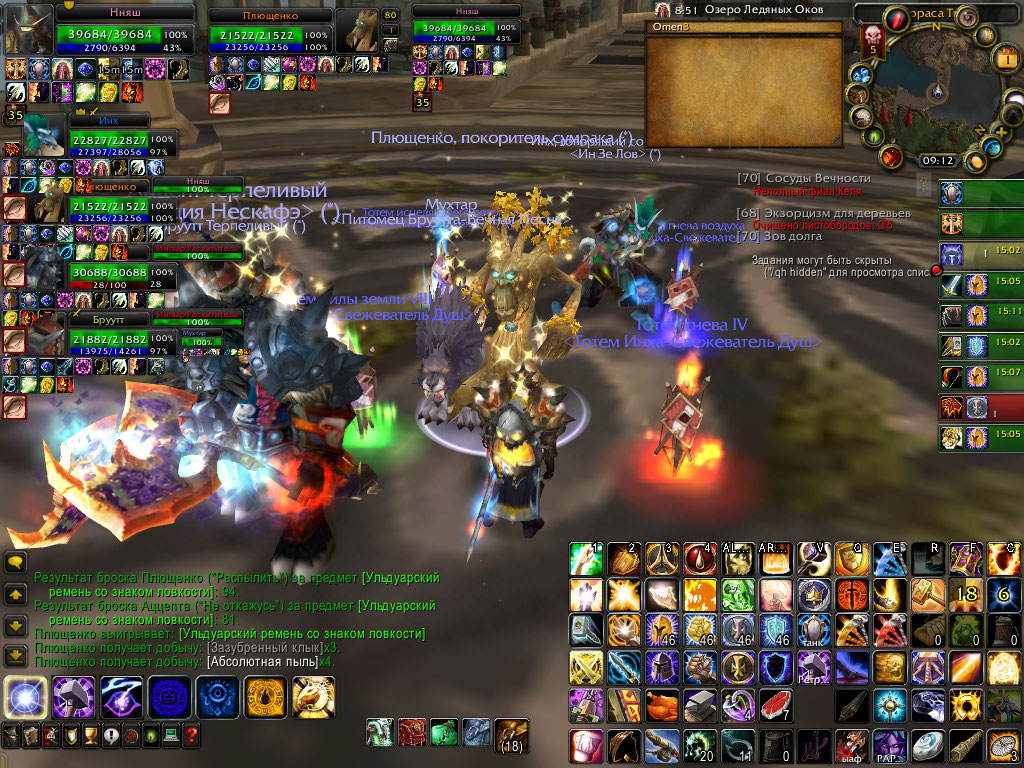Cast the ability bound to key 1
This screenshot has height=768, width=1024.
pos(585,560)
